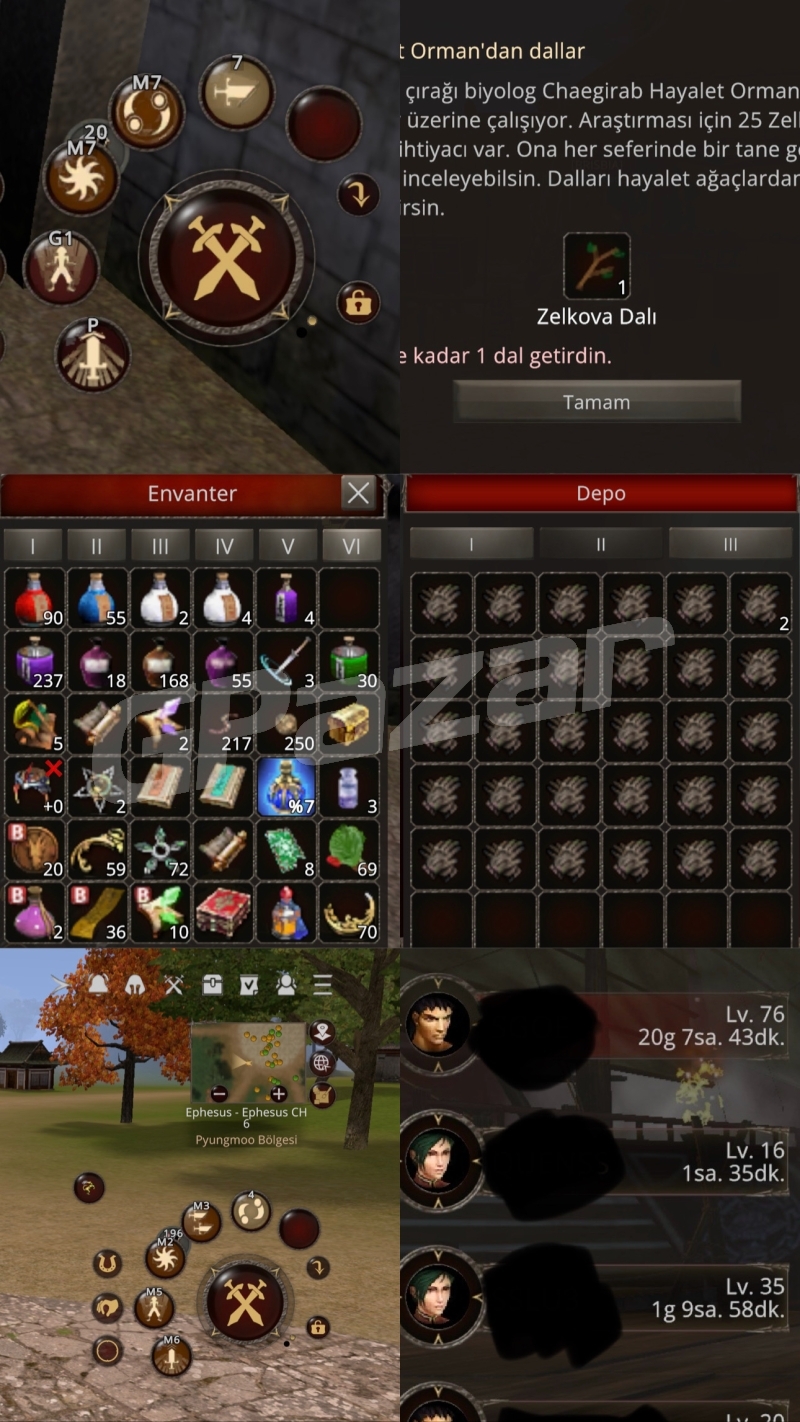
Task: Open the hamburger main menu
Action: pos(322,985)
